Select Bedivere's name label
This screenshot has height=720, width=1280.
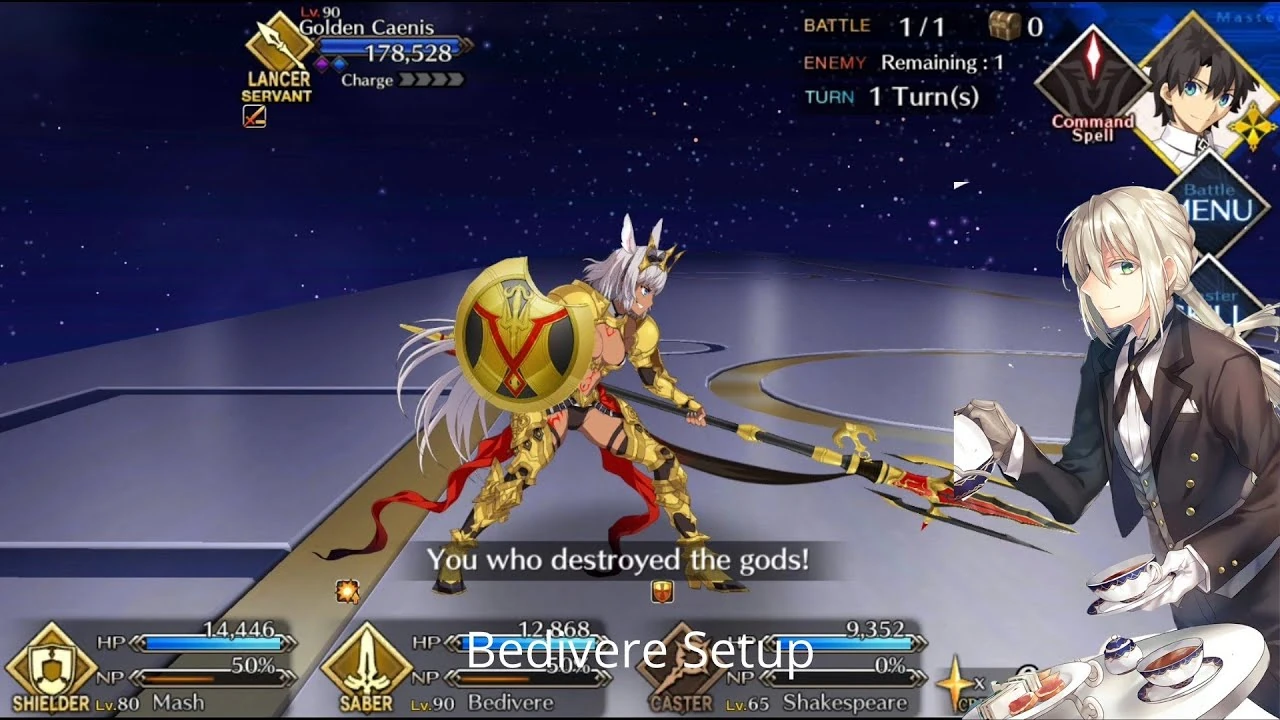pos(510,705)
